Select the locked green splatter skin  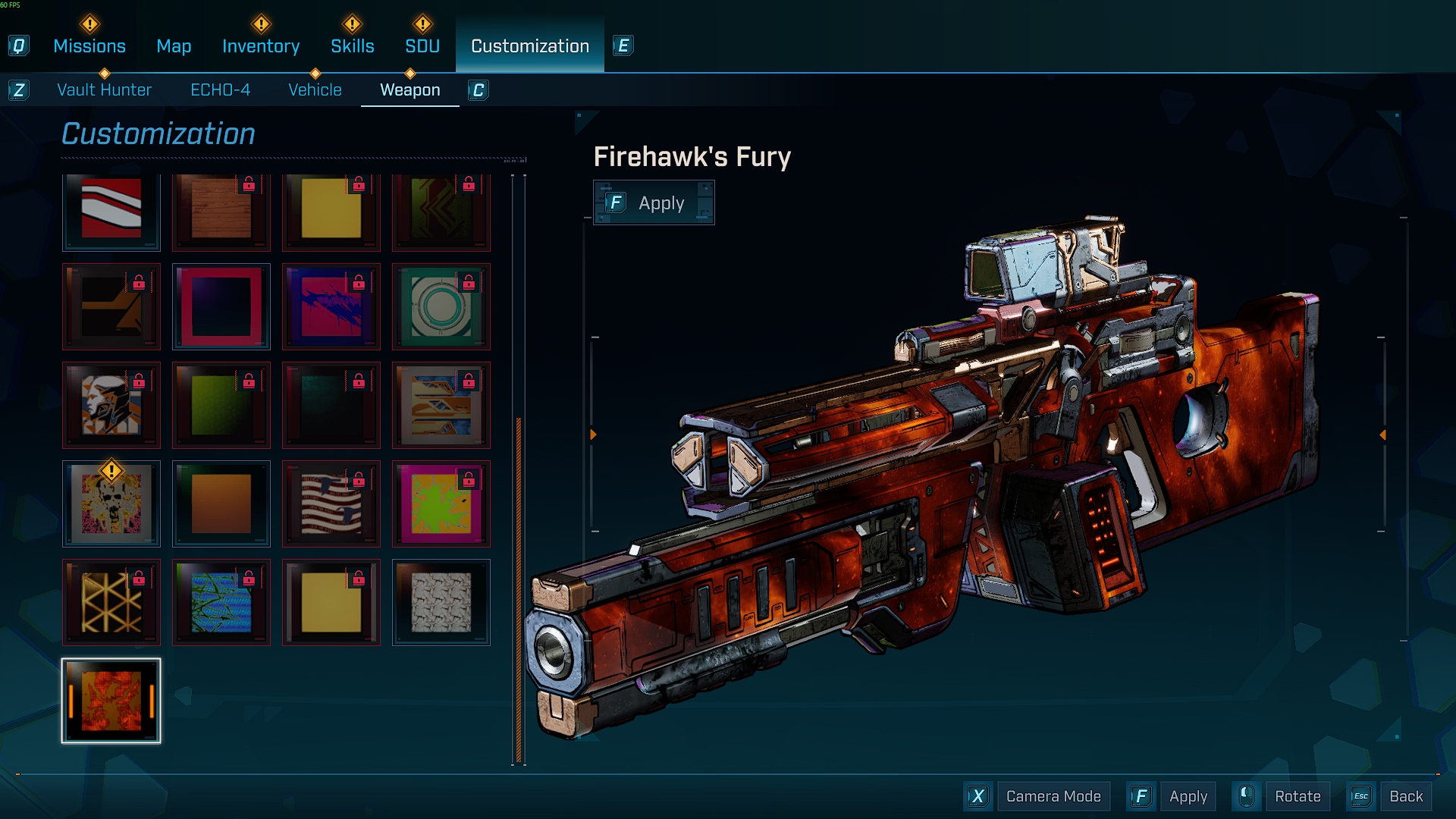pos(441,504)
